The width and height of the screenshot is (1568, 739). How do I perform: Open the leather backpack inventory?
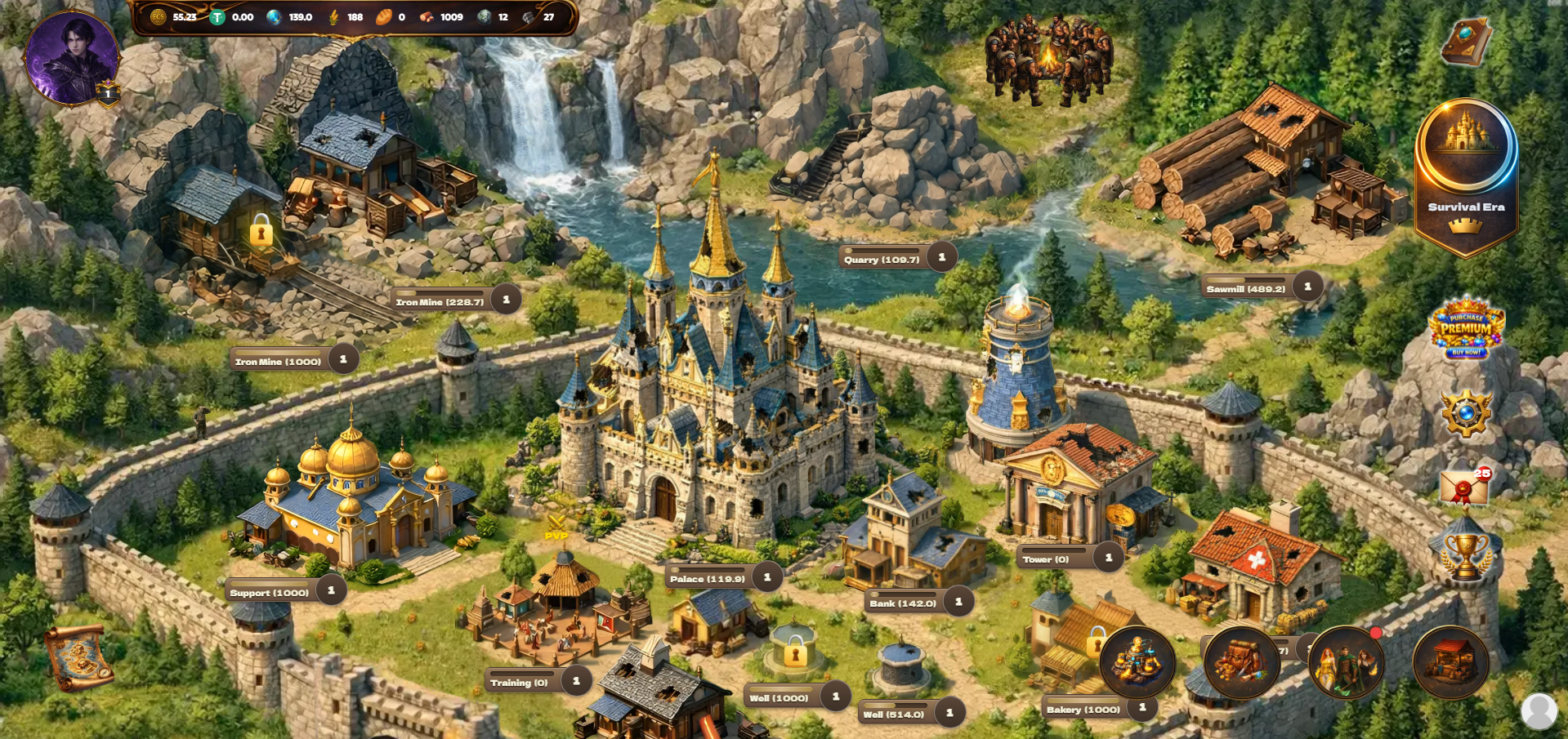pyautogui.click(x=1241, y=662)
